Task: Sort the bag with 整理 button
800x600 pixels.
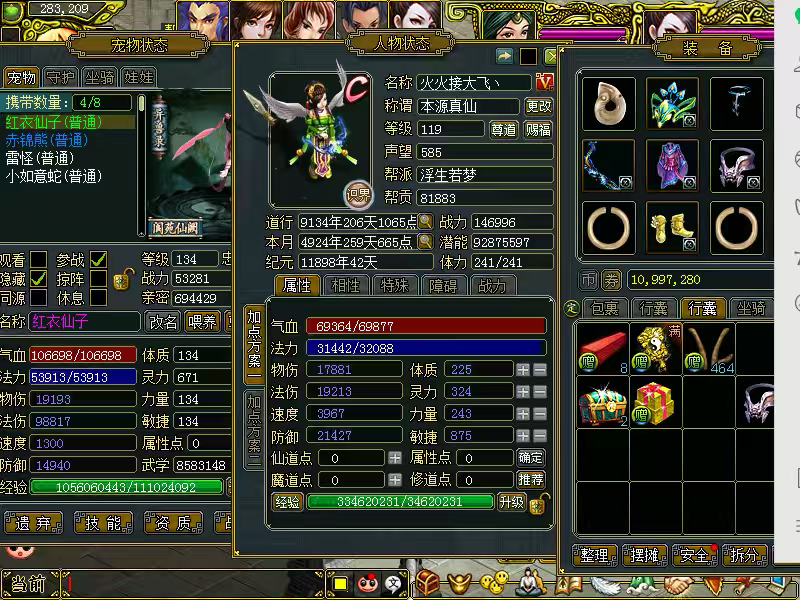Action: point(594,555)
